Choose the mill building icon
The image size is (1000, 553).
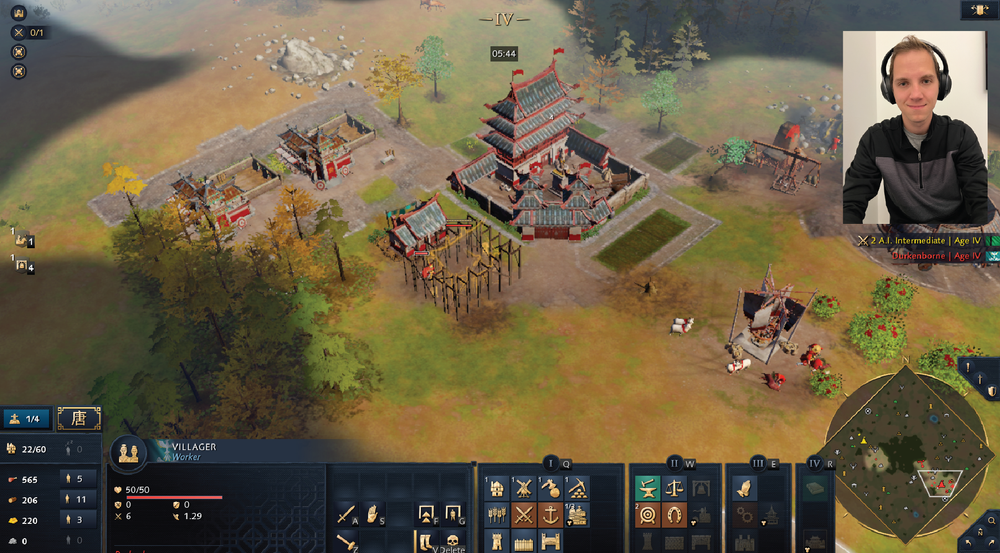(x=524, y=488)
